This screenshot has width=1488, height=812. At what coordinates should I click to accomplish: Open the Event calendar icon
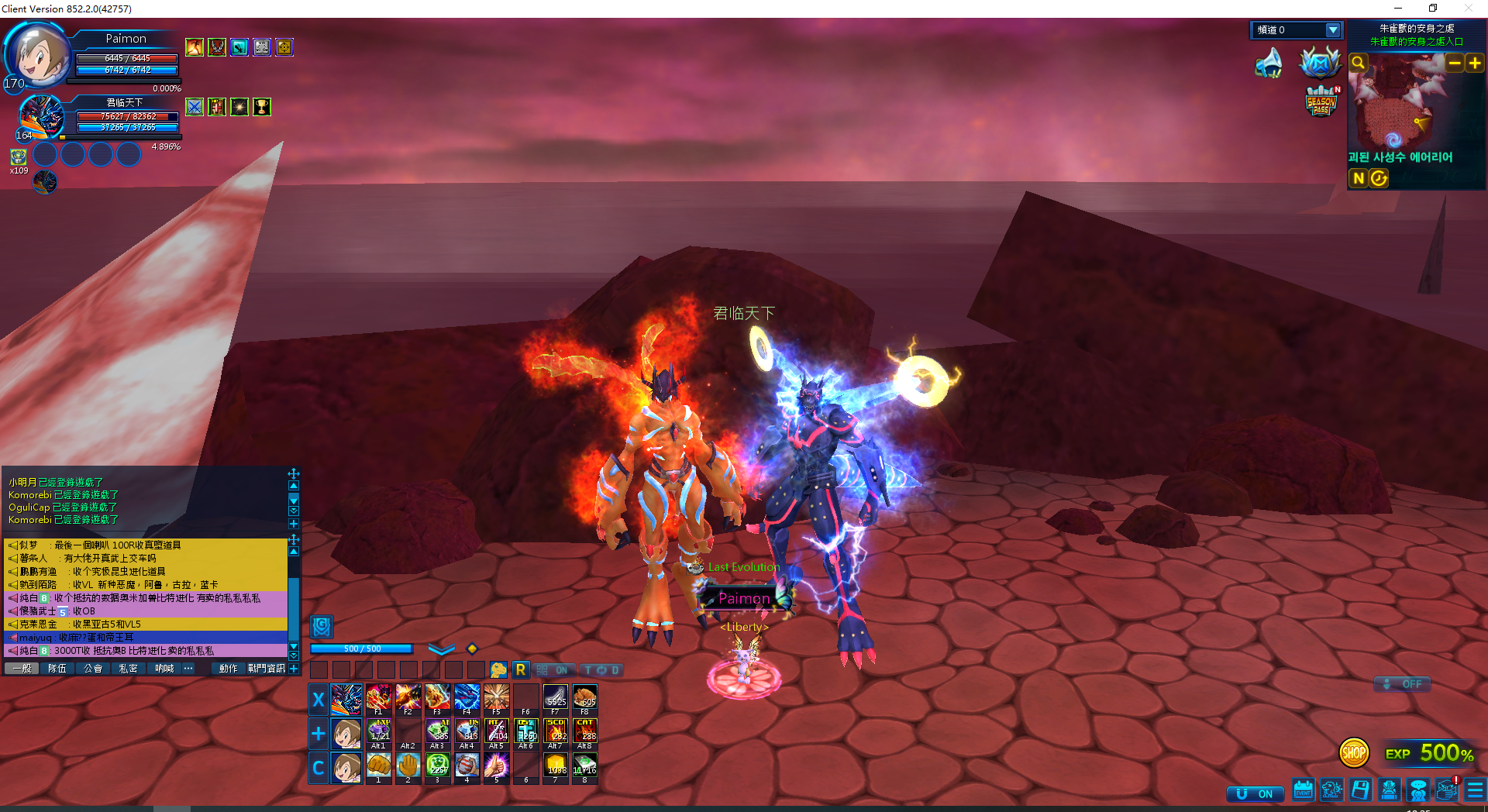[1304, 790]
